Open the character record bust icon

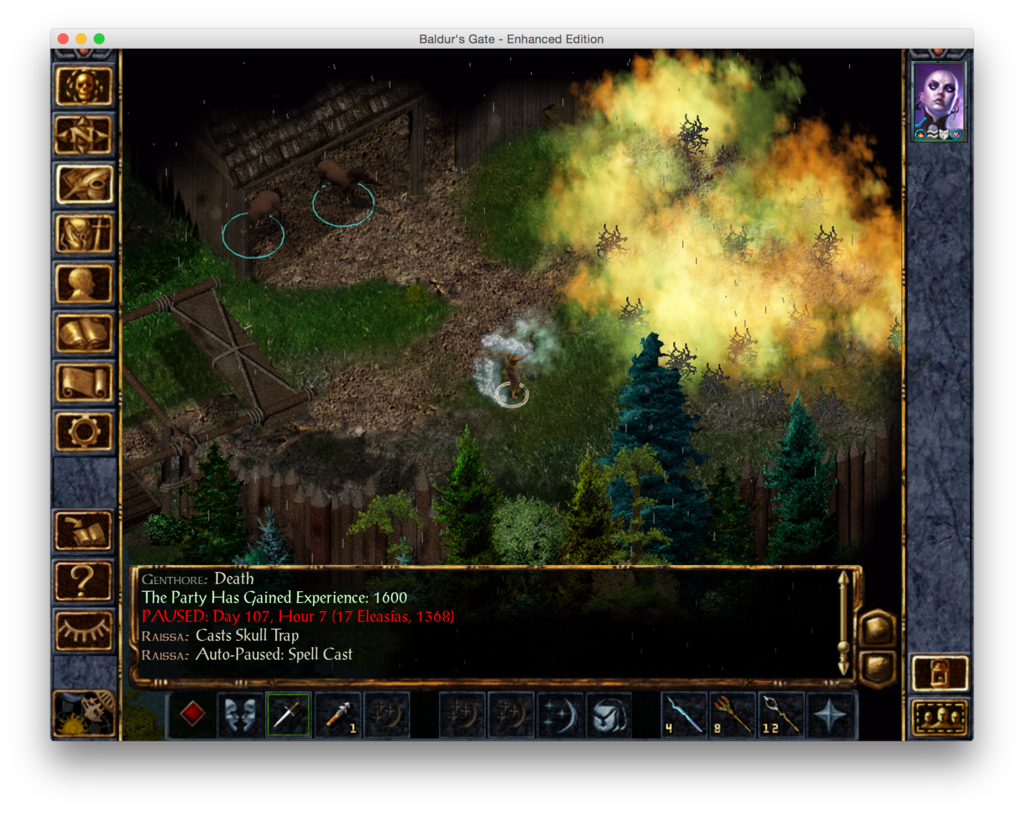coord(84,283)
